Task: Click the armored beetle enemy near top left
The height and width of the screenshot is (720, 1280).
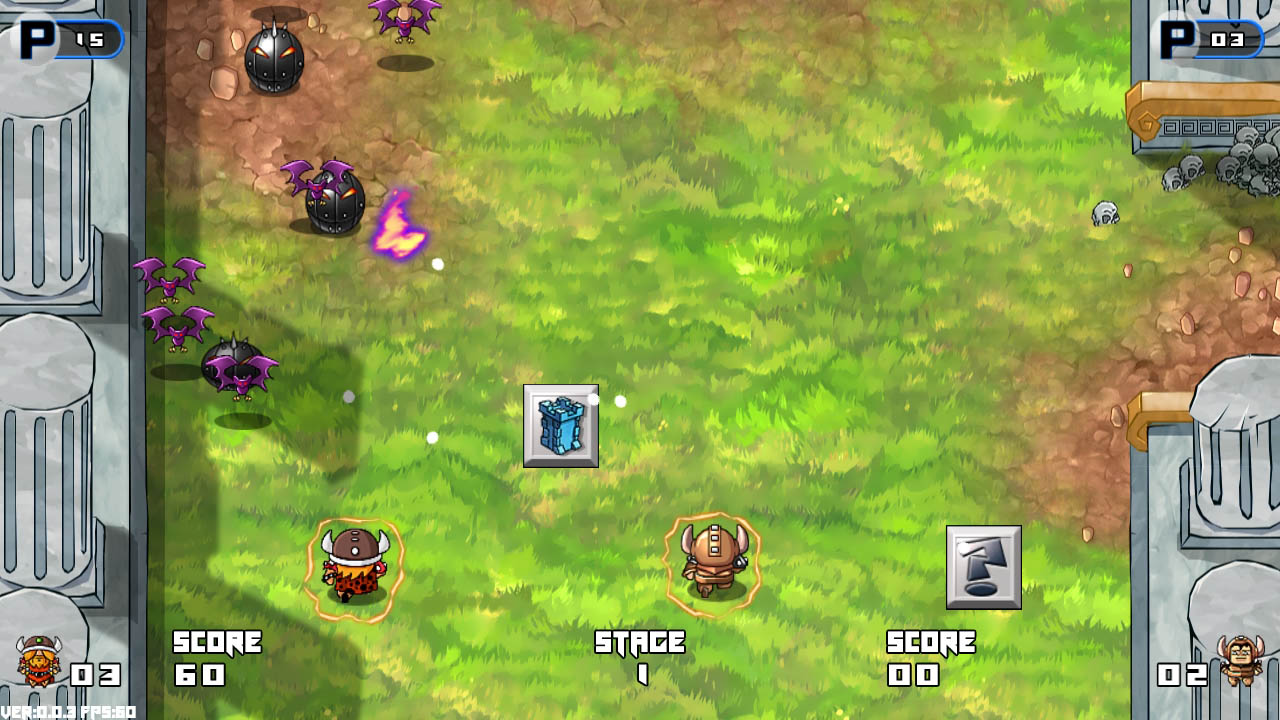Action: point(275,60)
